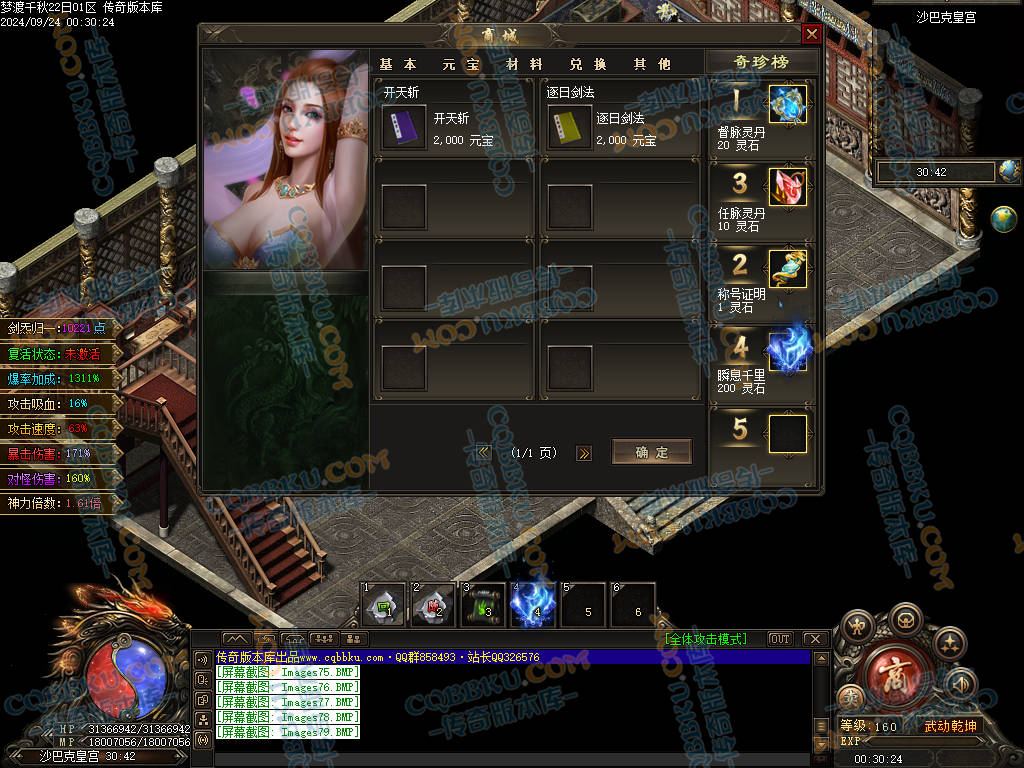Switch to the 兑换 exchange tab

click(x=588, y=64)
